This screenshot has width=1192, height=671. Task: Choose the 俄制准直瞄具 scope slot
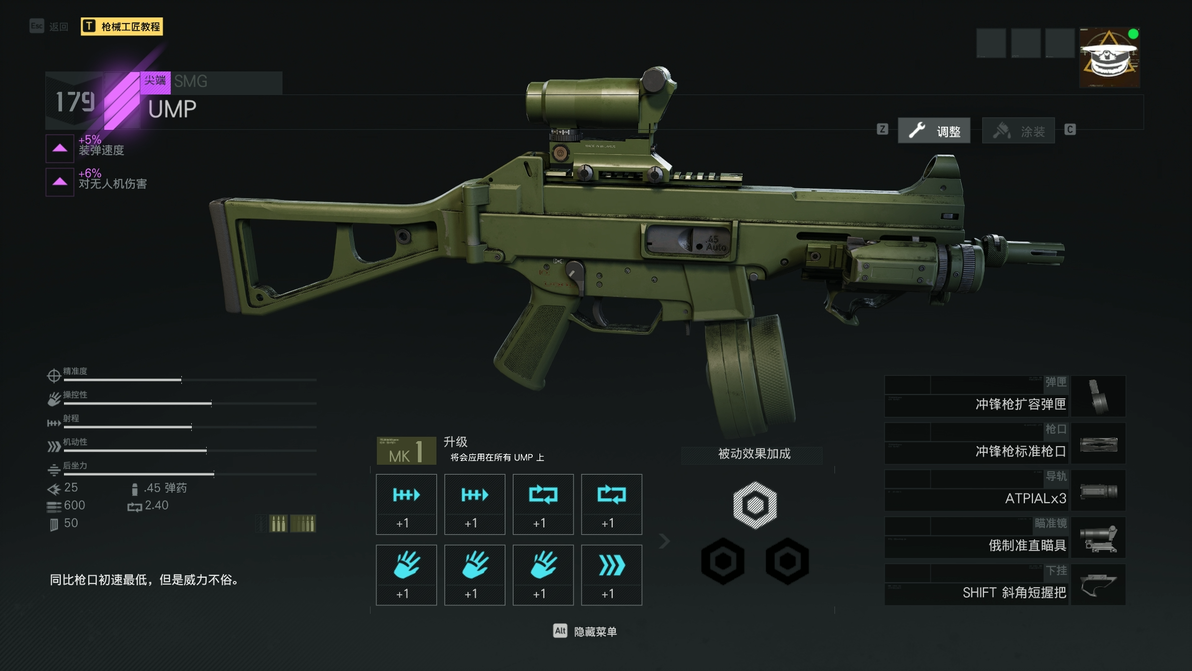(x=1004, y=538)
